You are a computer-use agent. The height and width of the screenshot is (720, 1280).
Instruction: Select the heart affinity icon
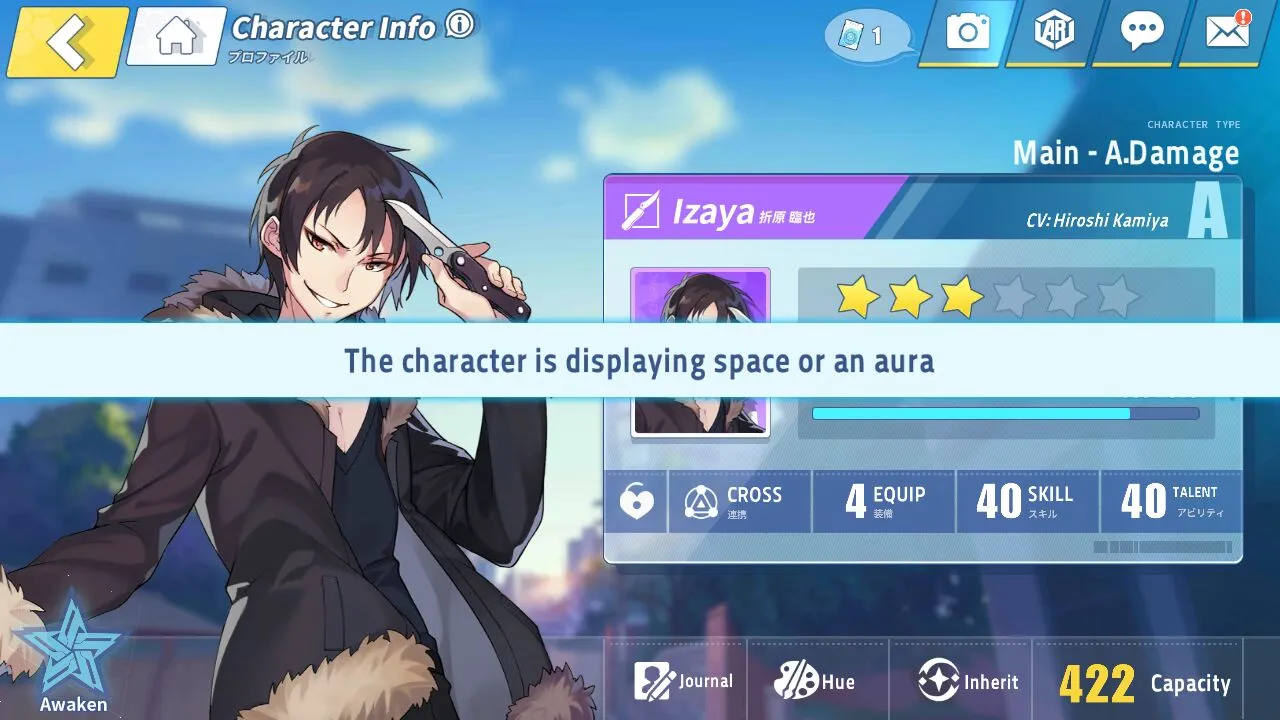636,501
